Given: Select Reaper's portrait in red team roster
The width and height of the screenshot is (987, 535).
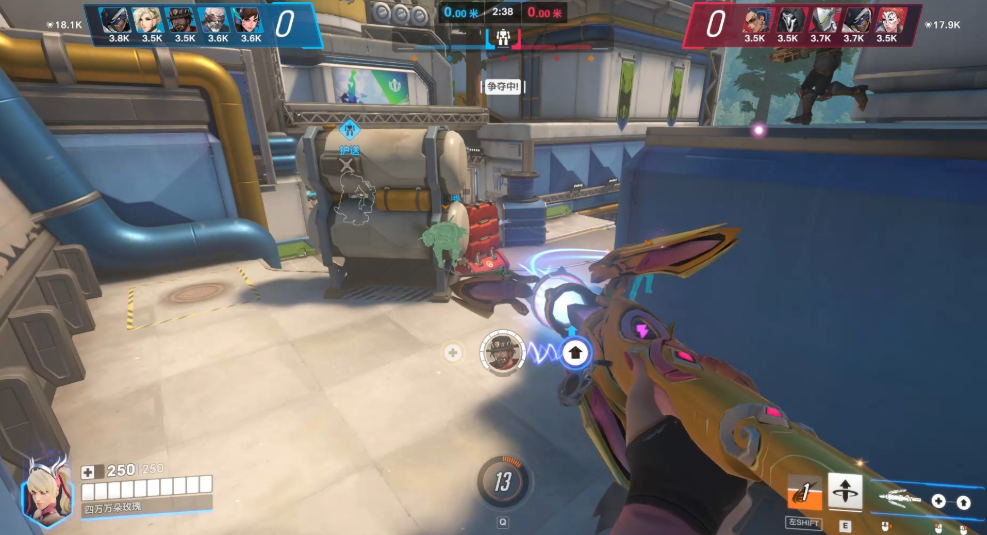Looking at the screenshot, I should click(788, 18).
